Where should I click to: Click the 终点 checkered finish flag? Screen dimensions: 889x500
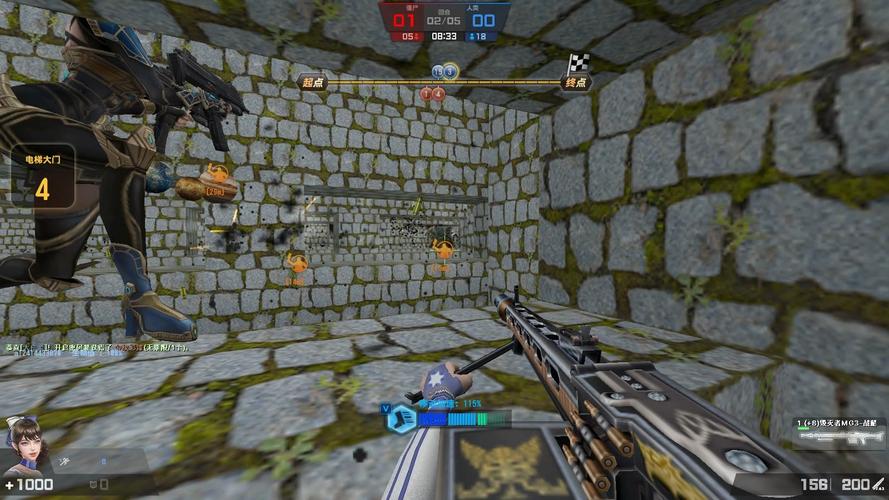click(x=577, y=64)
